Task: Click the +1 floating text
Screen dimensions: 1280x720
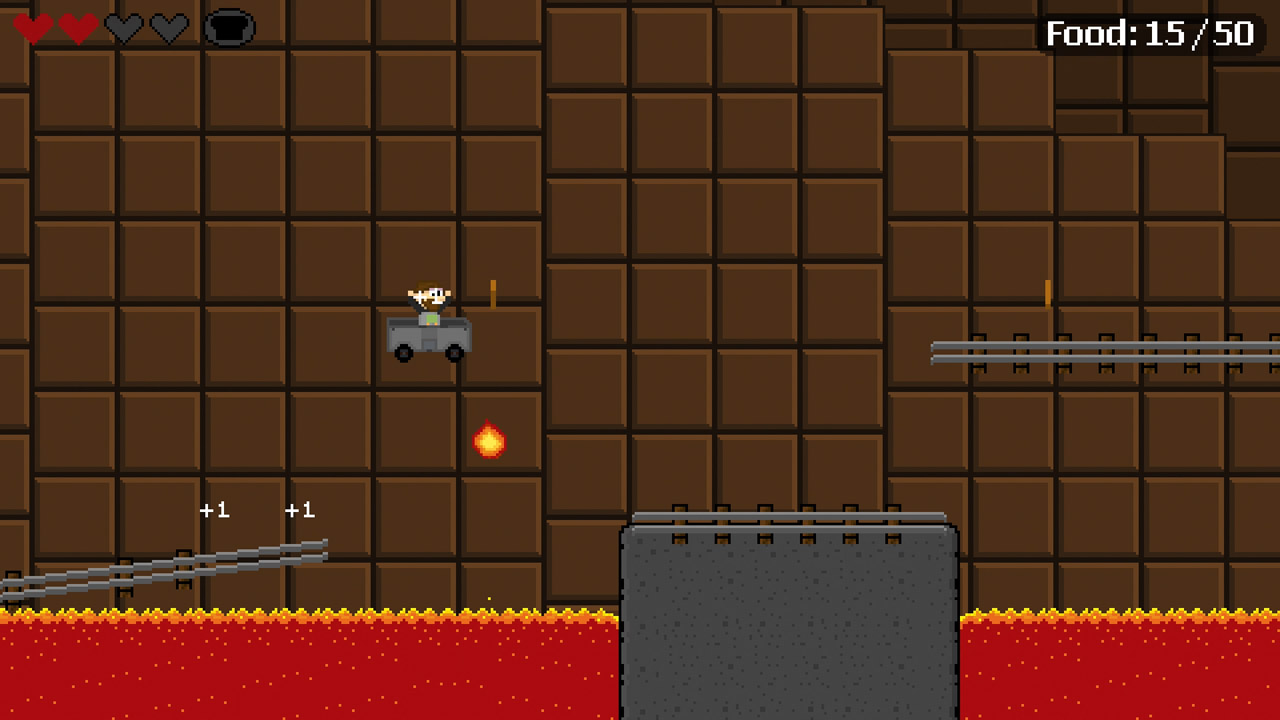Action: [214, 511]
